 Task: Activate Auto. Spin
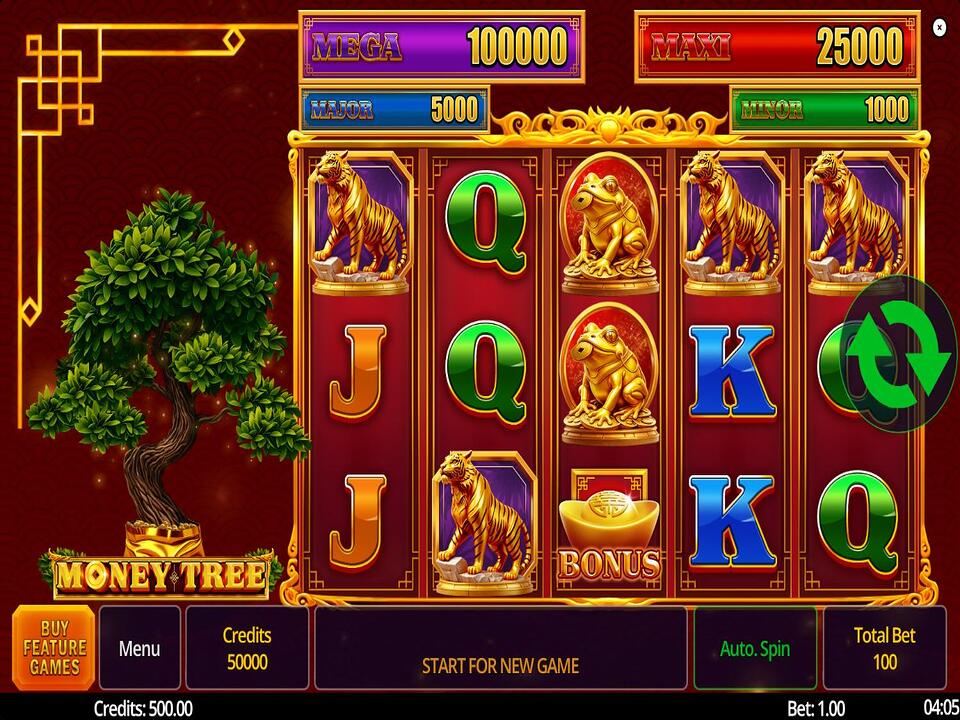tap(755, 648)
